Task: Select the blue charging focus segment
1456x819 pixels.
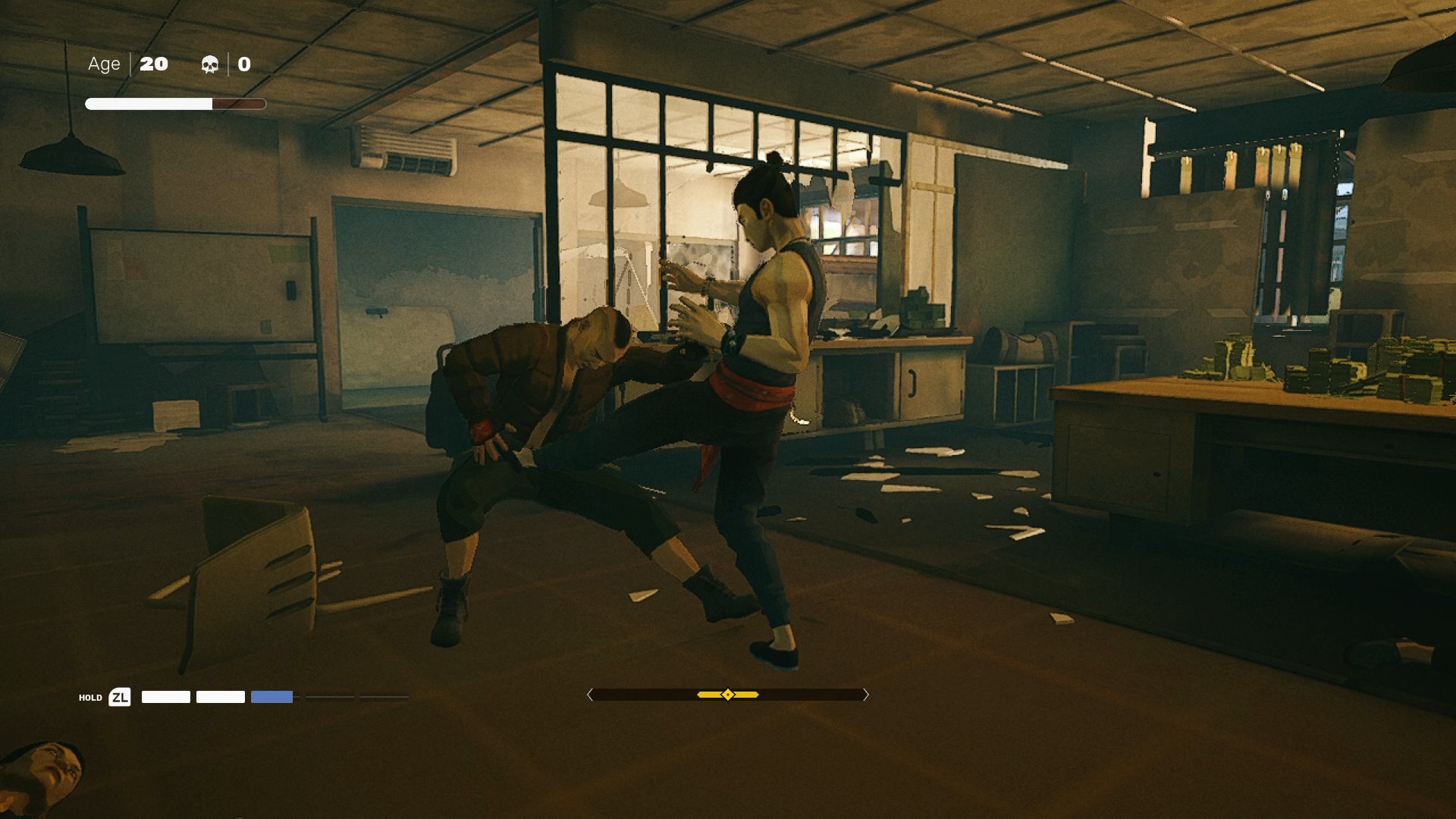Action: pyautogui.click(x=271, y=696)
